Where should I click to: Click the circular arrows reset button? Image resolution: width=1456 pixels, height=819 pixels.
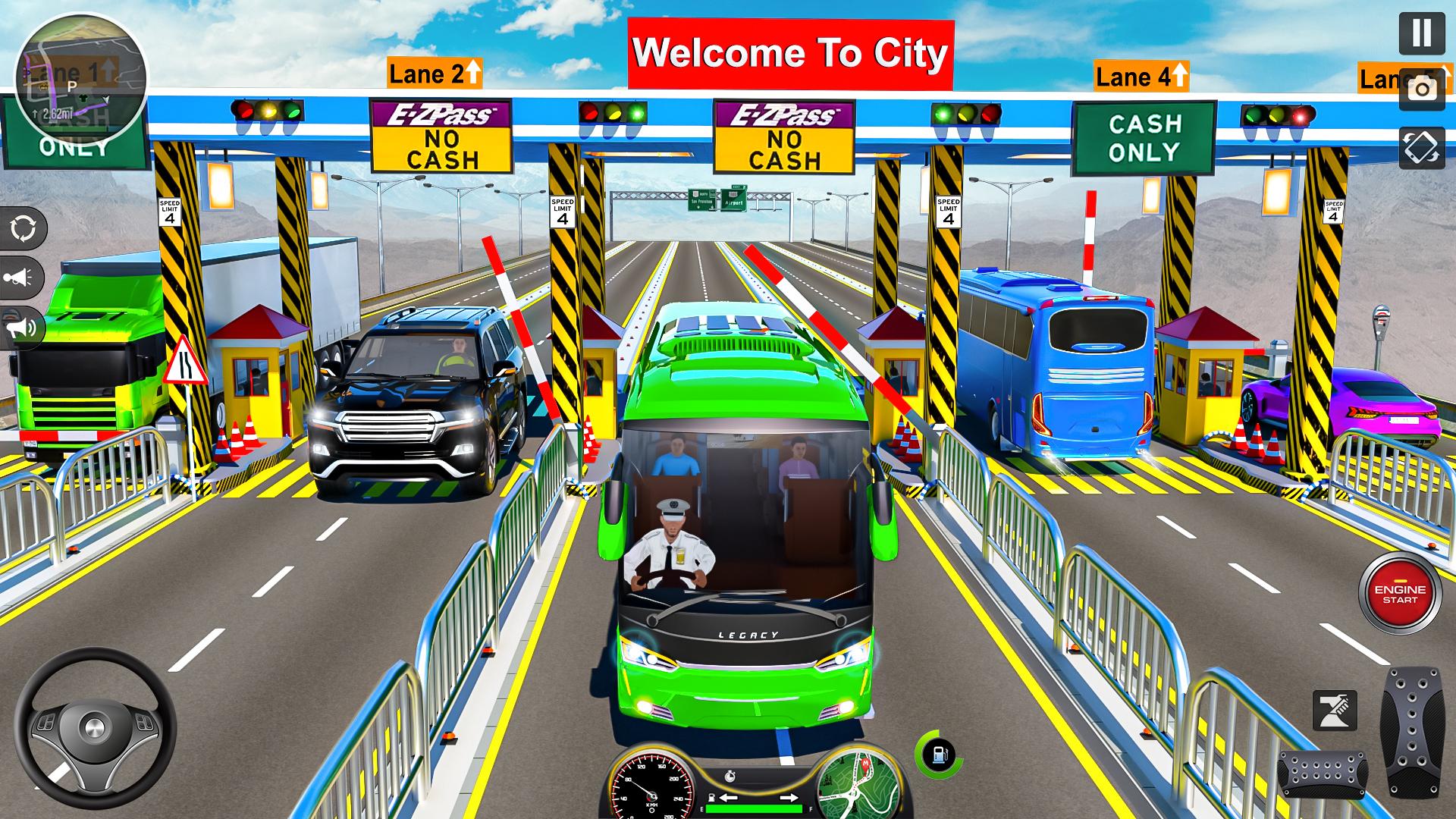[x=23, y=228]
